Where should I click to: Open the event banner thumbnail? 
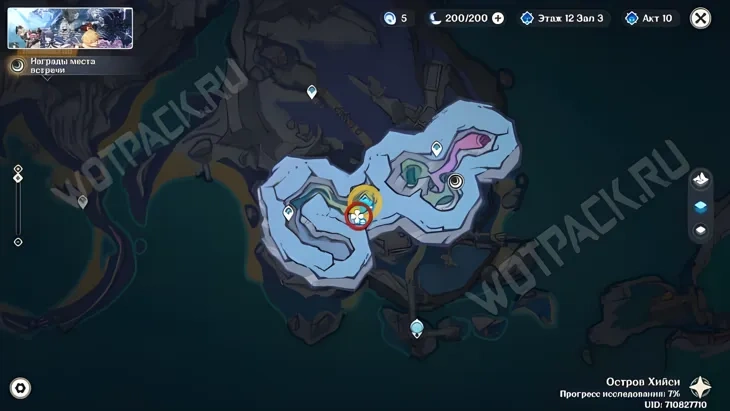[70, 28]
